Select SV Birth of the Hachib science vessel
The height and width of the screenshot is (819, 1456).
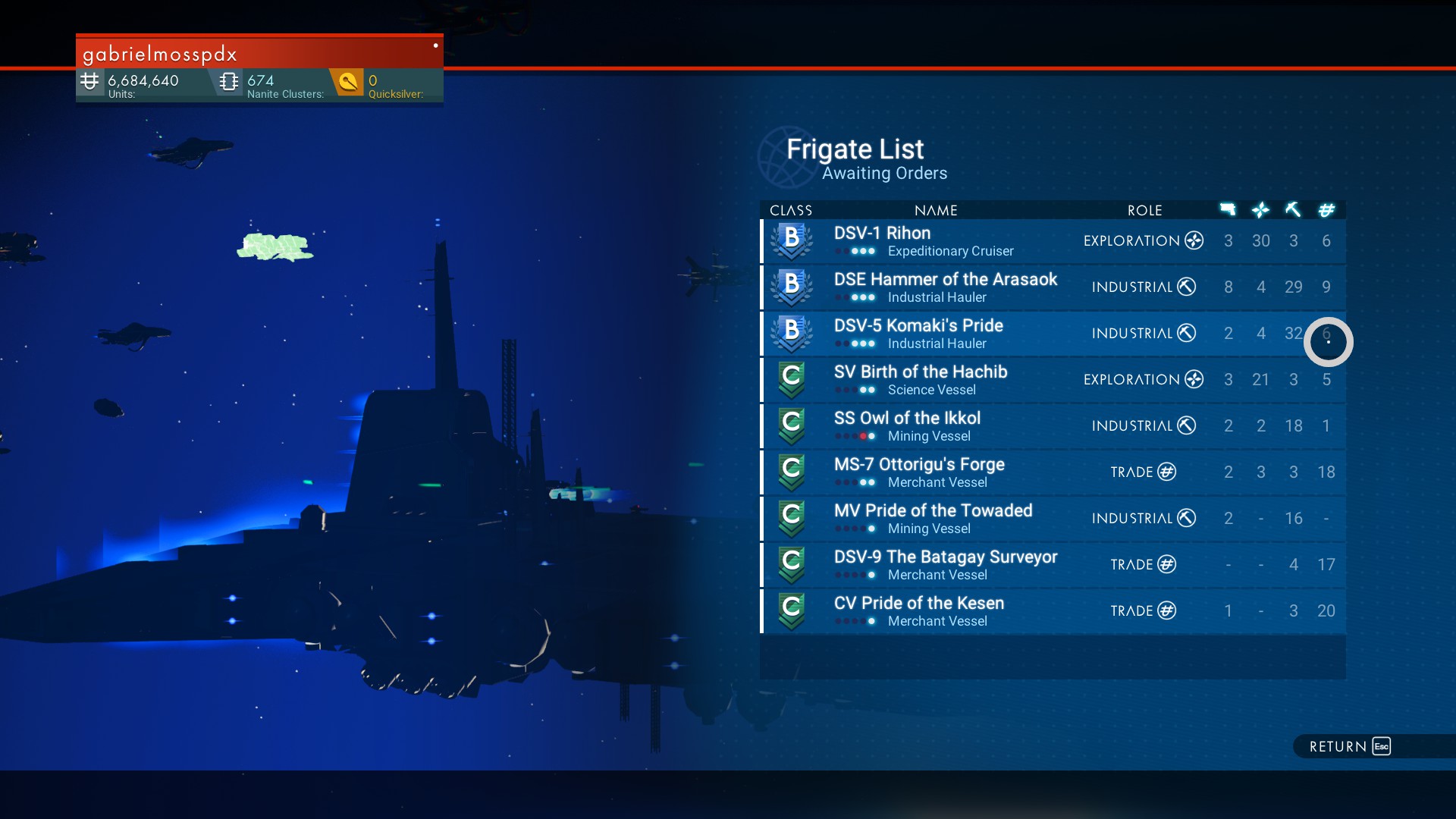pyautogui.click(x=1053, y=380)
